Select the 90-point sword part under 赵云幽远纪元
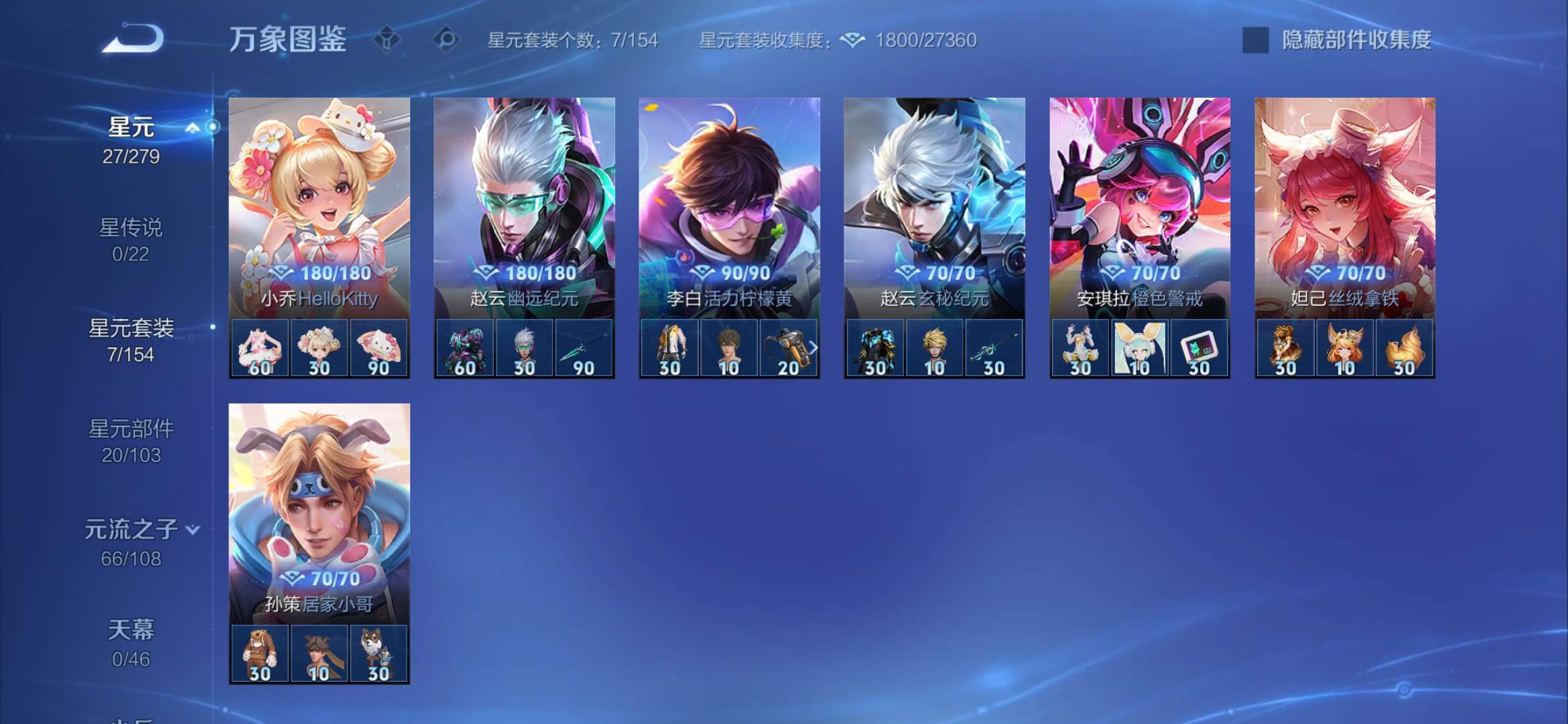Viewport: 1568px width, 724px height. coord(584,347)
